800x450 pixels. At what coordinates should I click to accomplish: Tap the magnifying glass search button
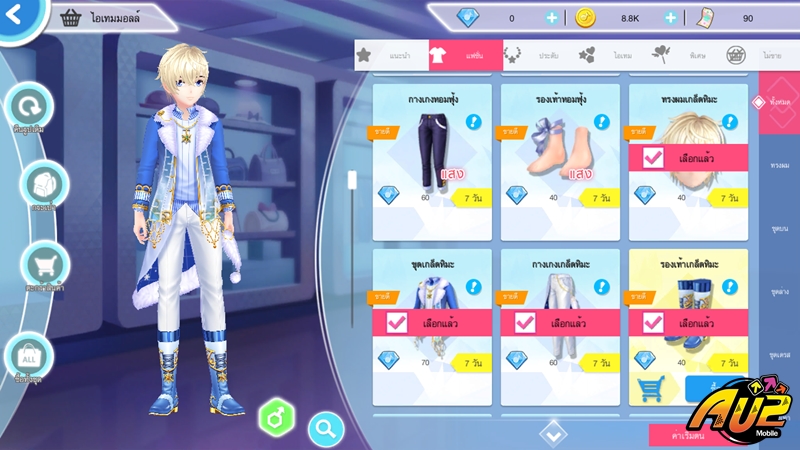coord(326,429)
